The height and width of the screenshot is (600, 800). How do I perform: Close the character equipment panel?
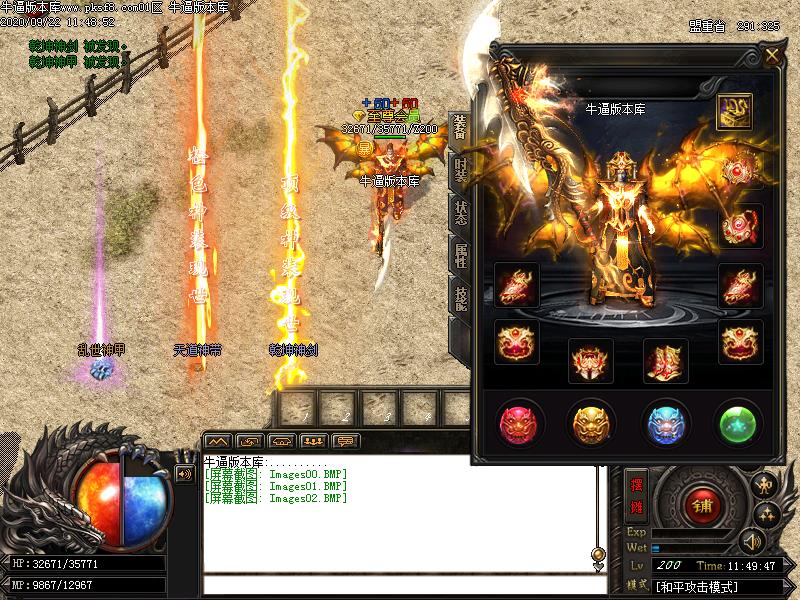point(772,56)
